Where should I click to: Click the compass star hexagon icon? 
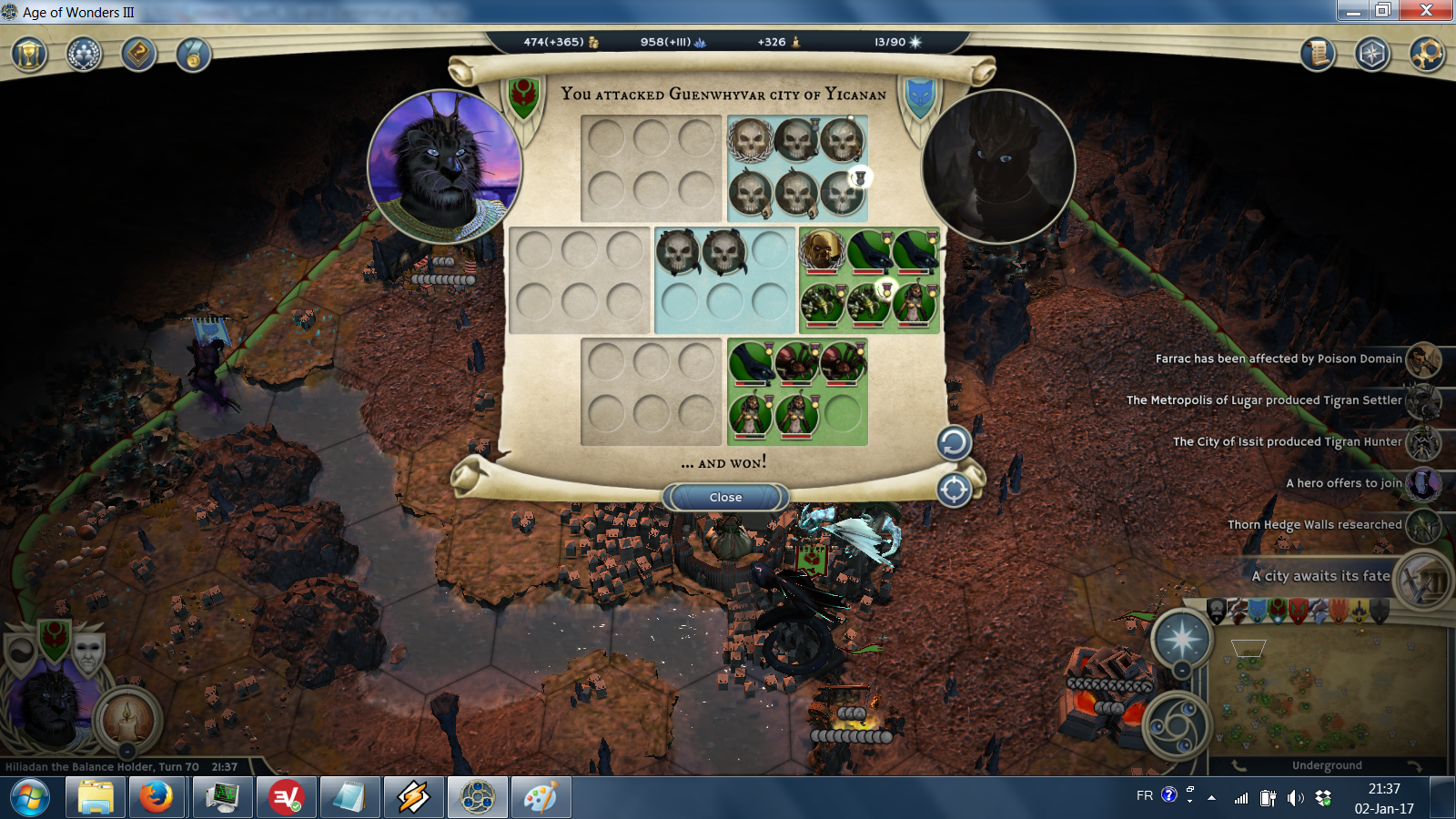(x=1371, y=55)
